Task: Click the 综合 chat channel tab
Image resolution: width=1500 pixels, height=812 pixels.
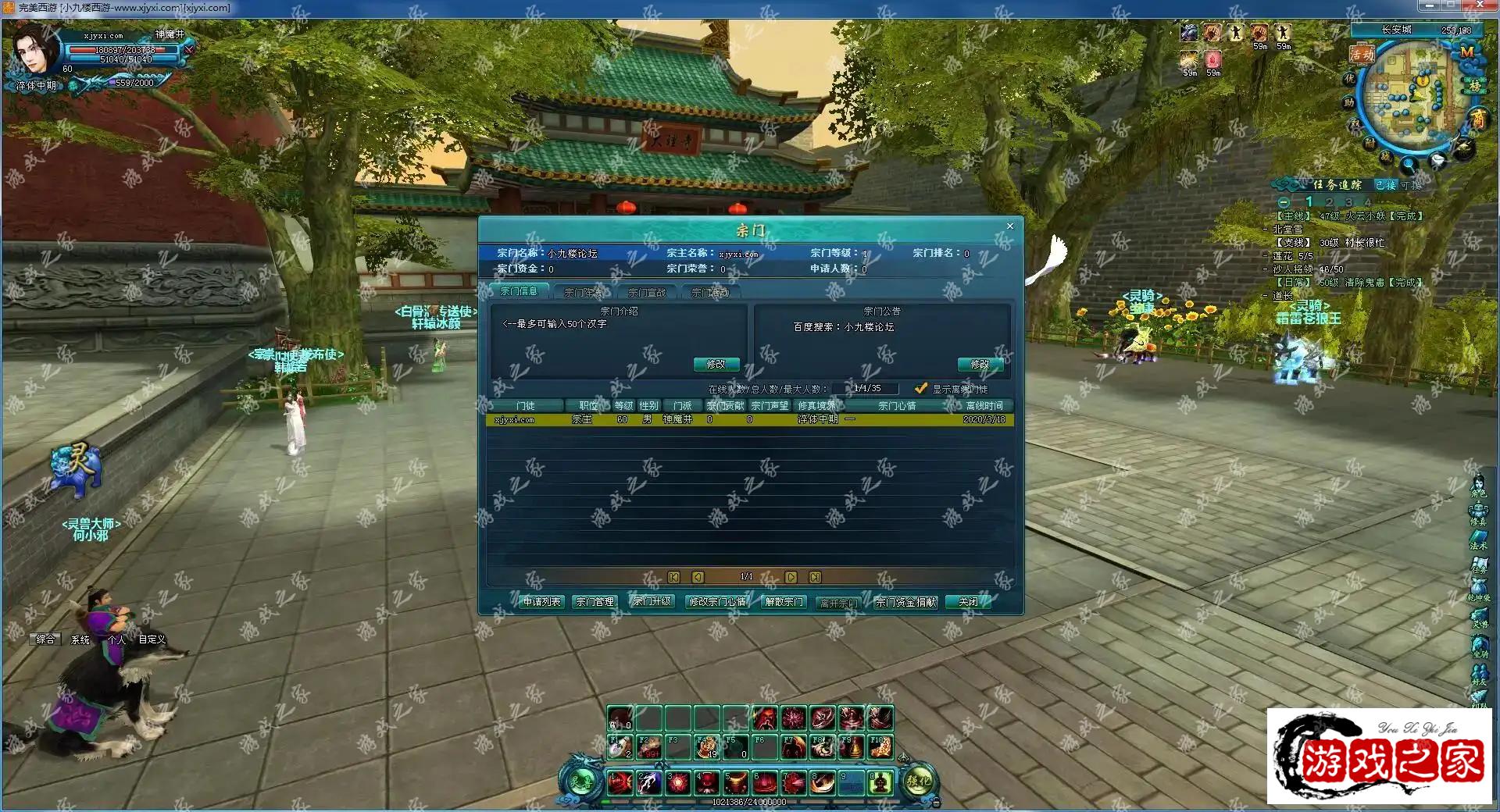Action: coord(45,639)
